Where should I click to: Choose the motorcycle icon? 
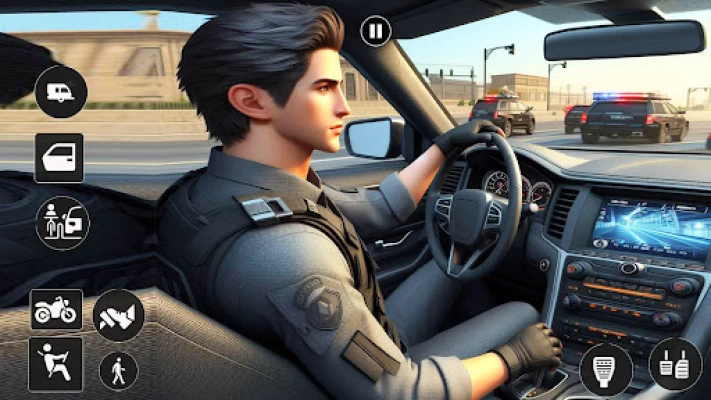tap(56, 310)
